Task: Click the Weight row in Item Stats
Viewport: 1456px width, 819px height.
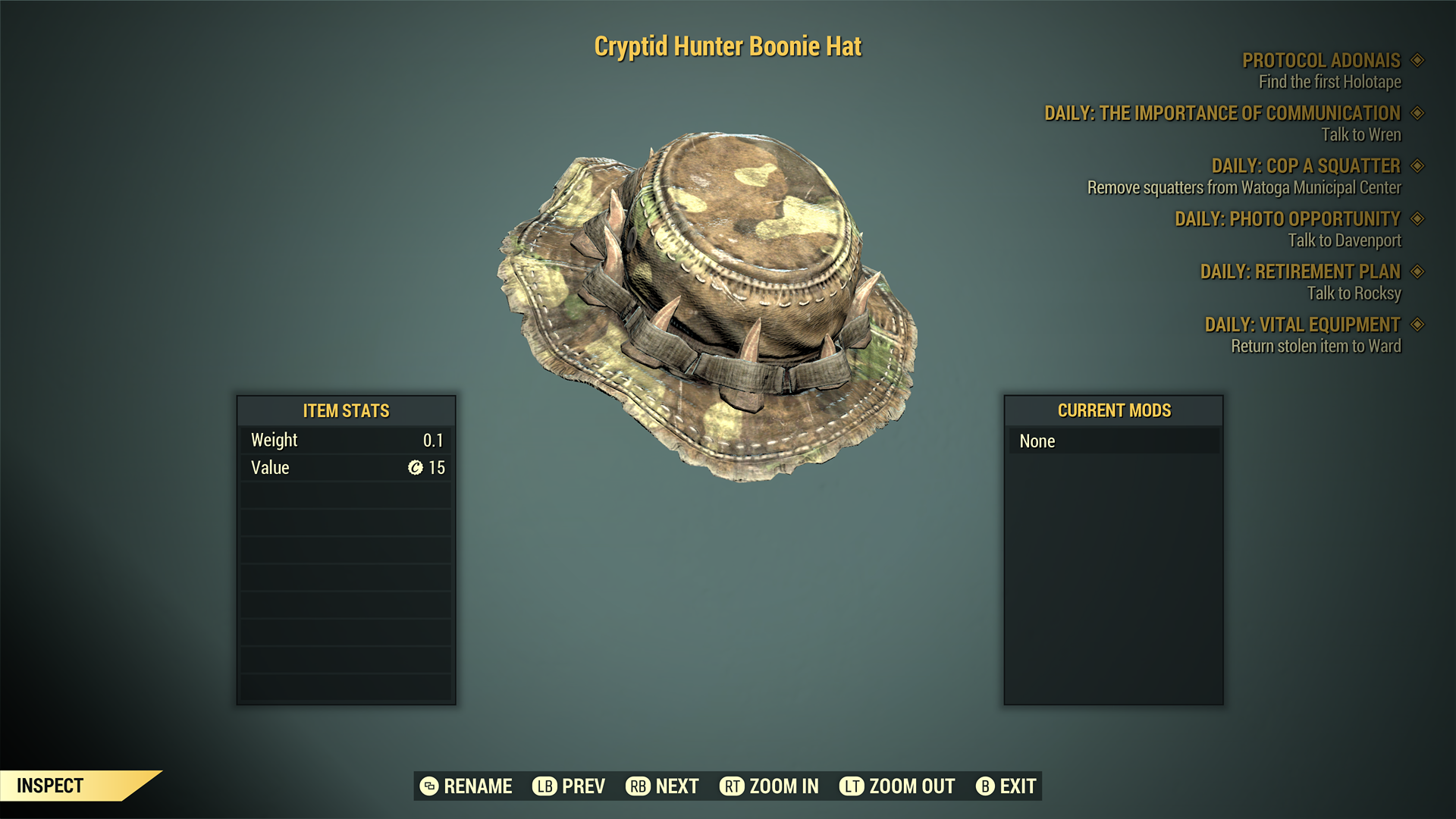Action: (x=345, y=439)
